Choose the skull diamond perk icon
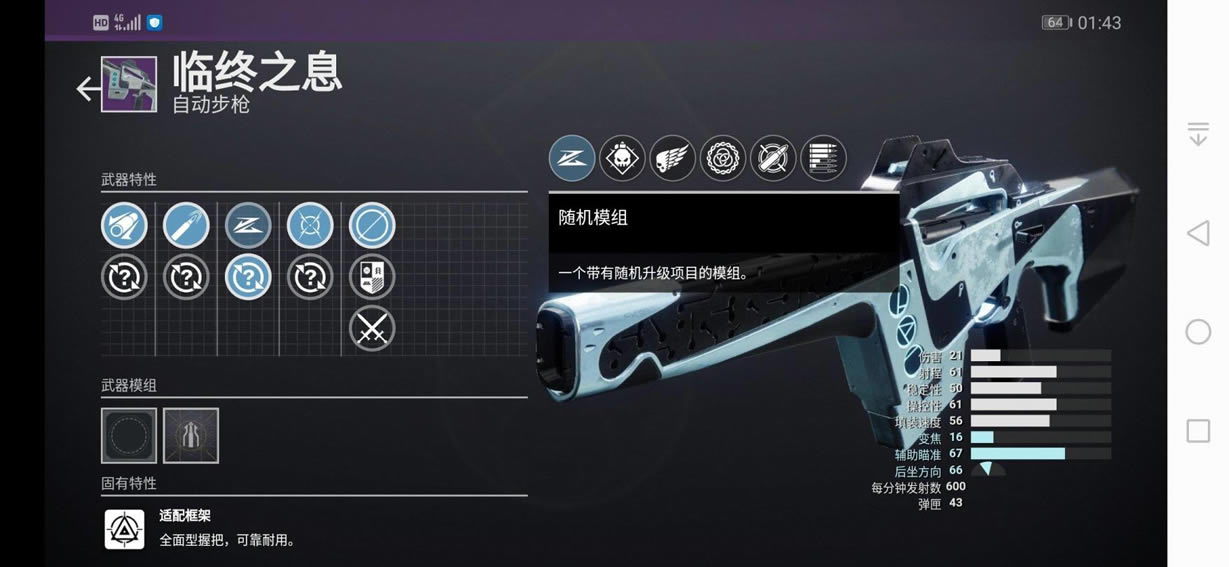This screenshot has width=1229, height=567. (622, 158)
